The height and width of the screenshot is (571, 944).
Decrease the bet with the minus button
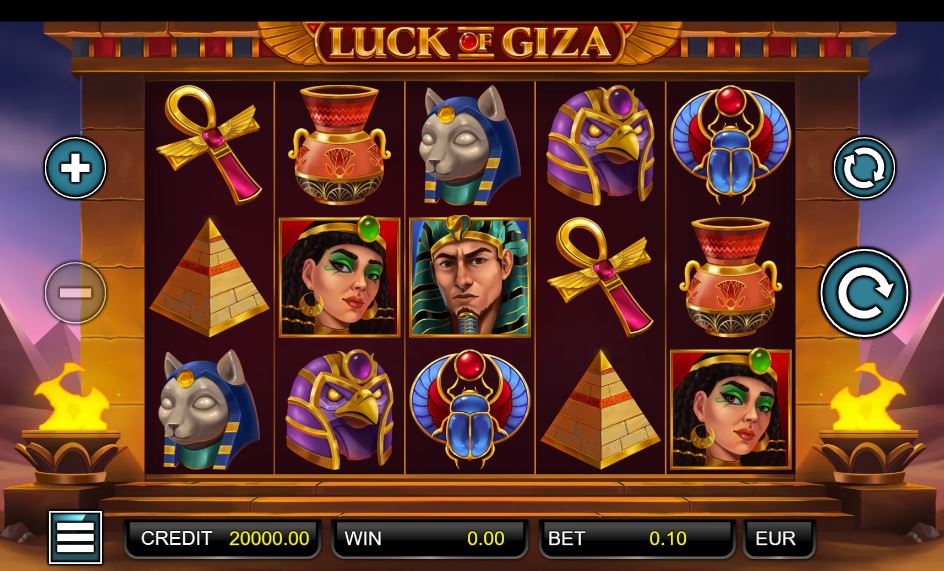click(75, 293)
